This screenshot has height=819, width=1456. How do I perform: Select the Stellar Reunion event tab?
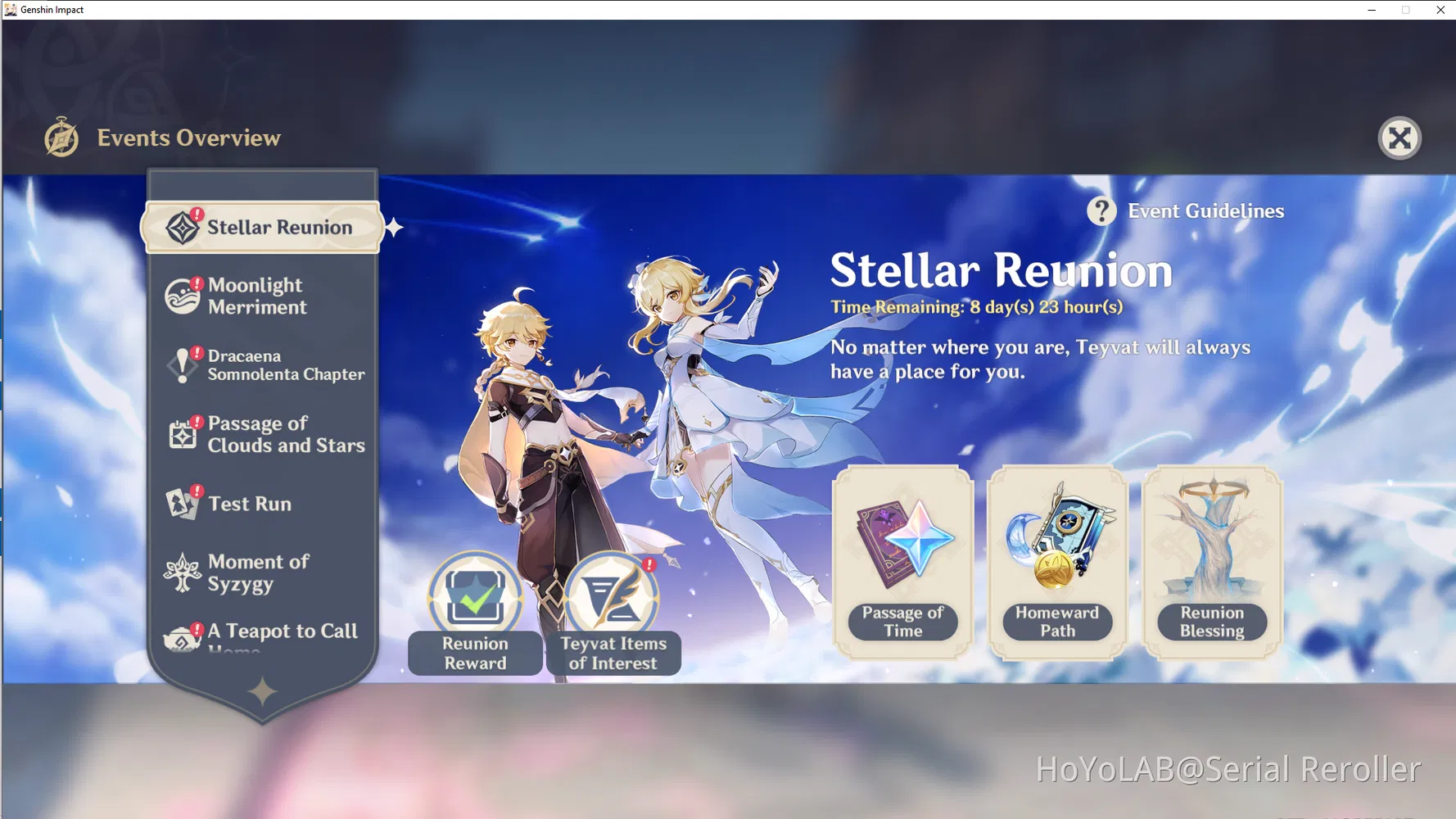point(262,227)
